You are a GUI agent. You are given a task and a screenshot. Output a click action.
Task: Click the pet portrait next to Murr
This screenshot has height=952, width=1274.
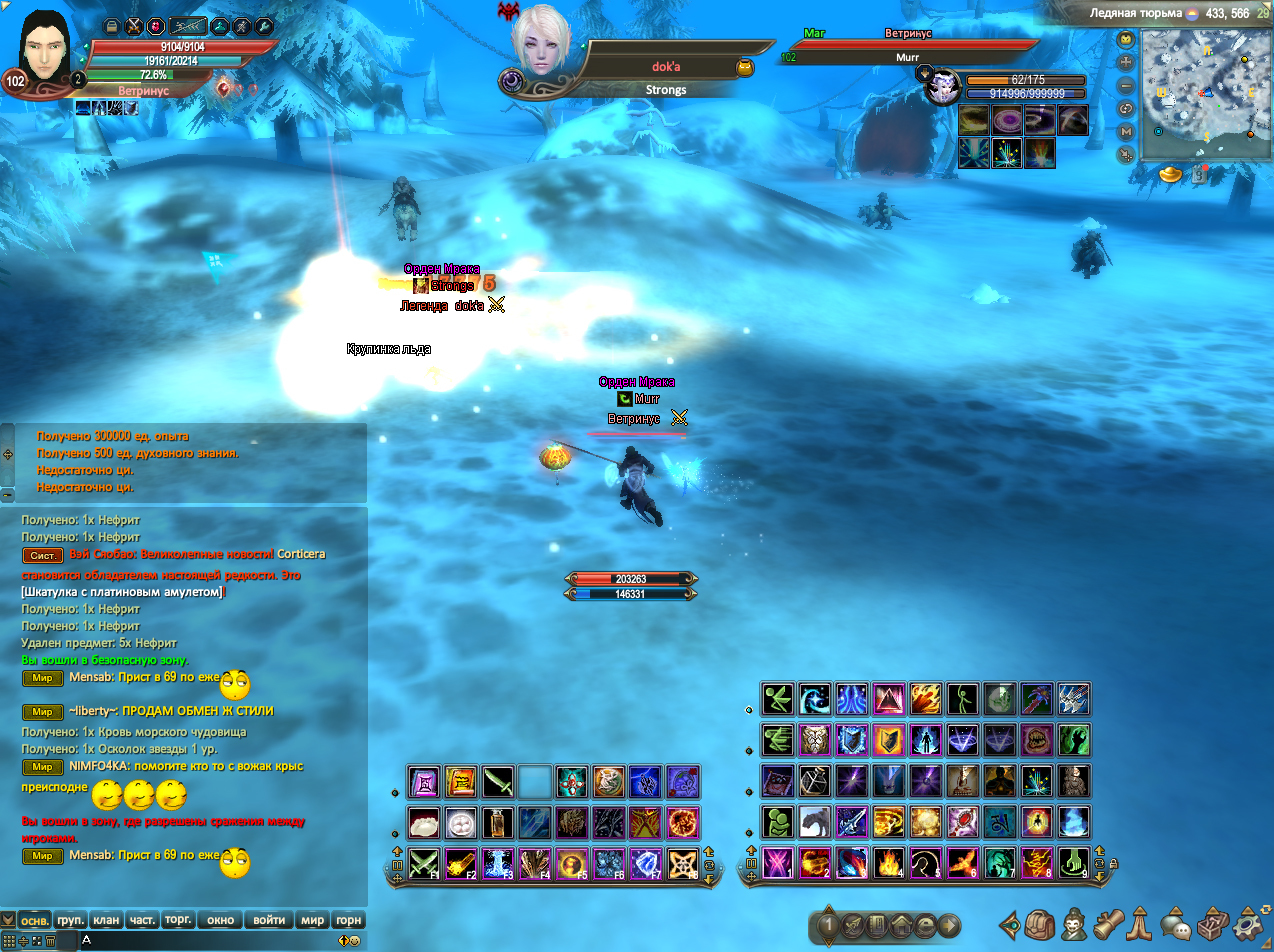tap(941, 88)
